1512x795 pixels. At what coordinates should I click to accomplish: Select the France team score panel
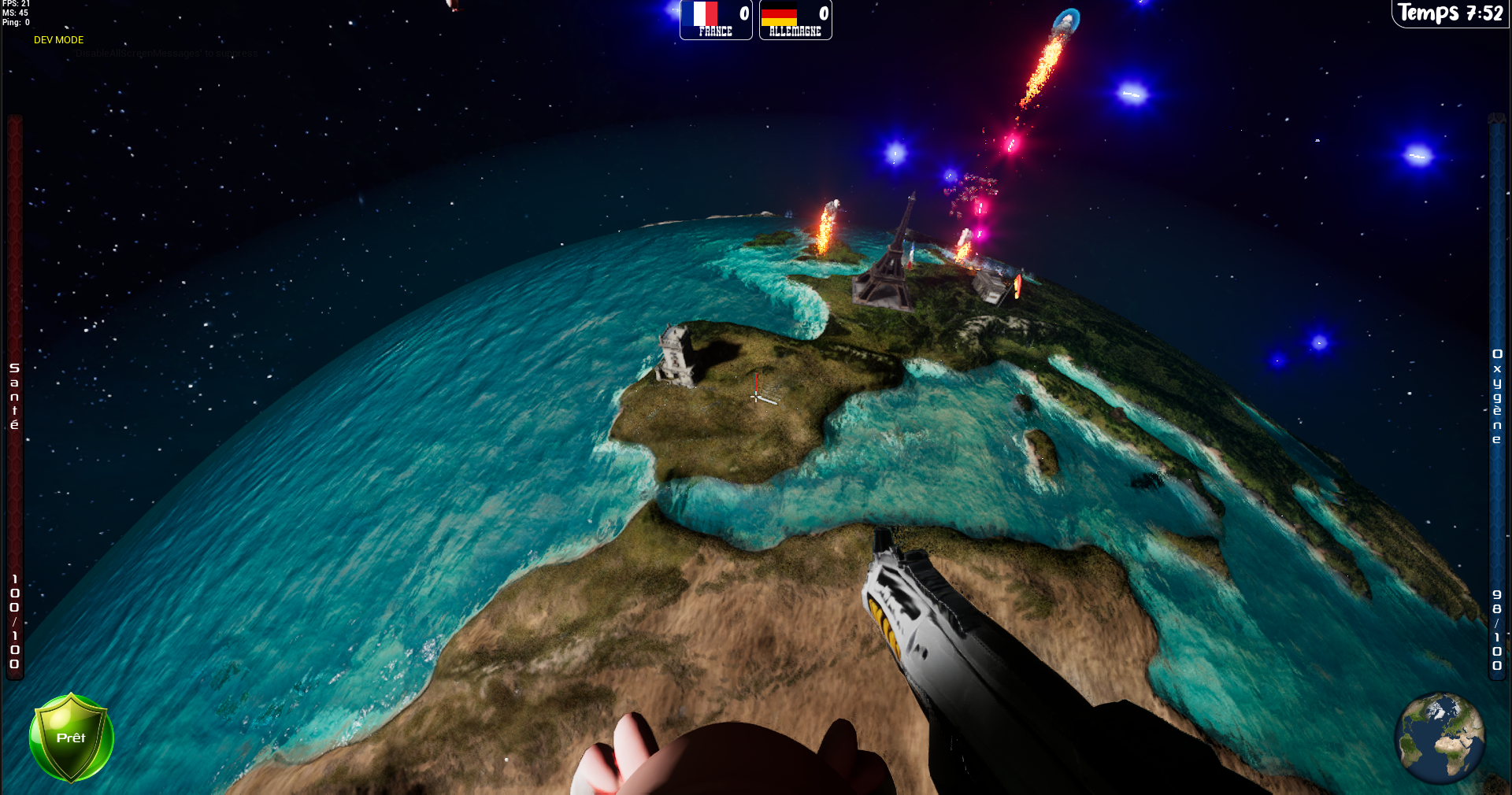click(716, 20)
